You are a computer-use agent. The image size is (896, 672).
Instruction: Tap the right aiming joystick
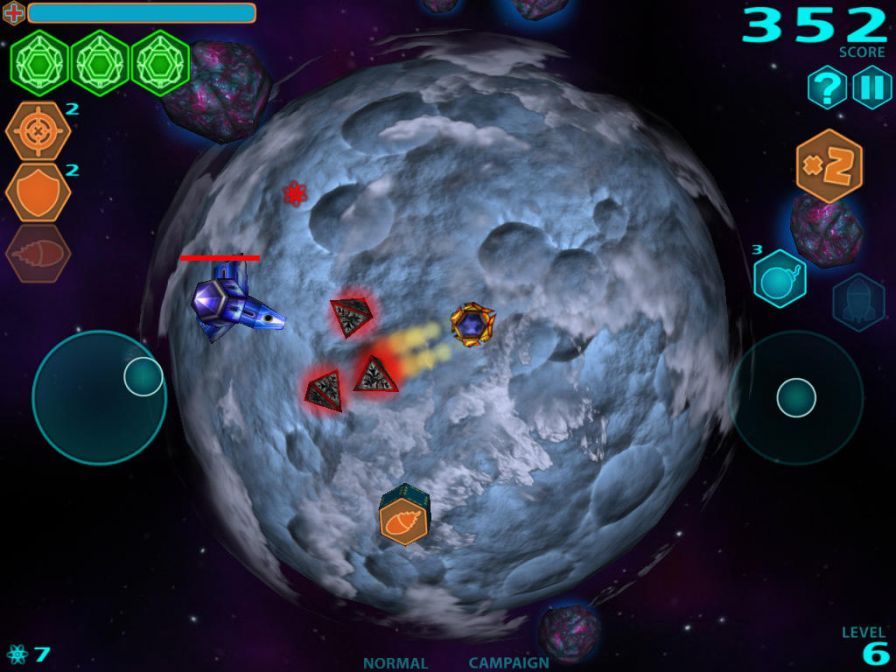coord(796,397)
